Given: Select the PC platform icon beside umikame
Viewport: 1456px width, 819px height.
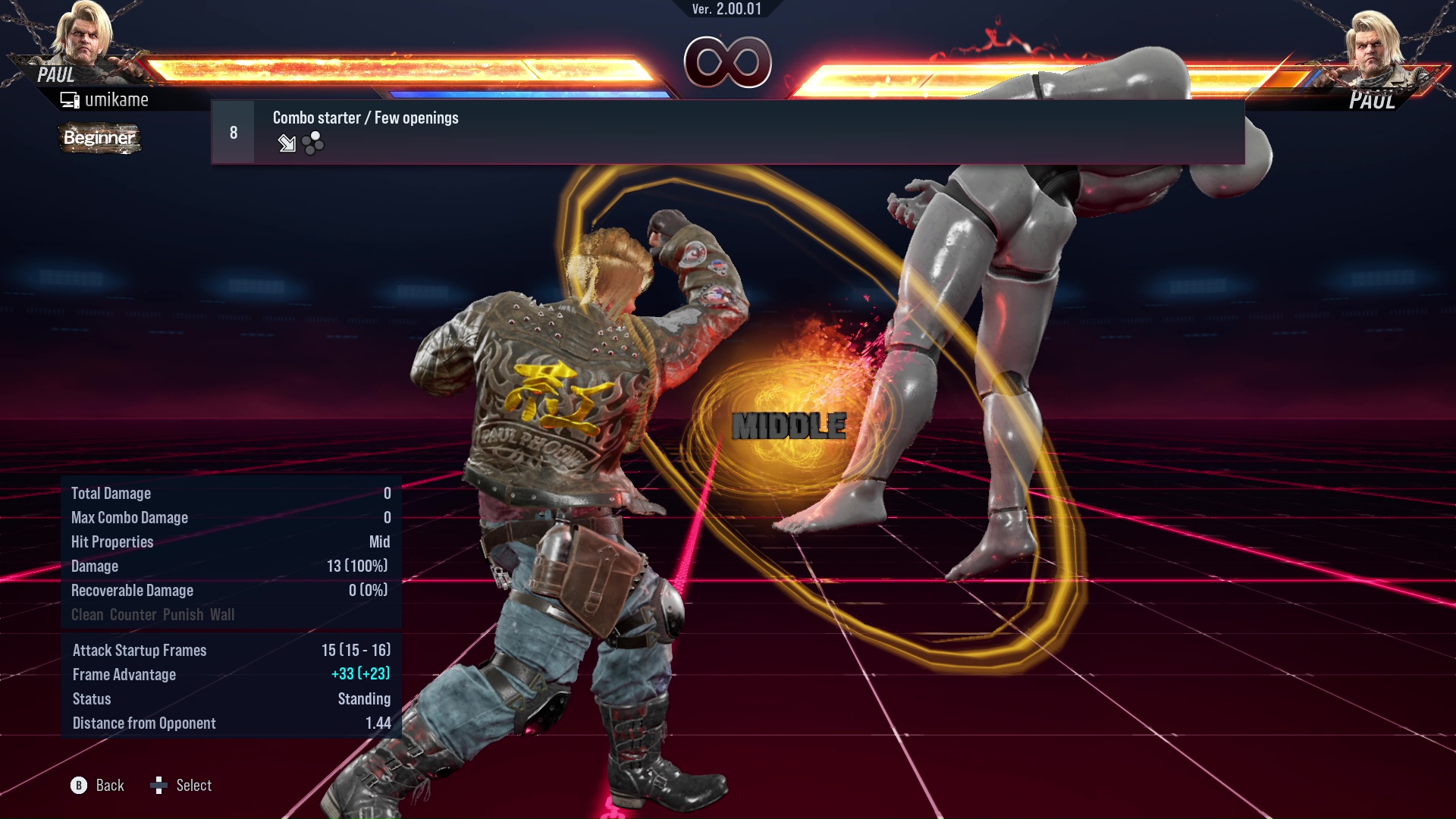Looking at the screenshot, I should [71, 99].
